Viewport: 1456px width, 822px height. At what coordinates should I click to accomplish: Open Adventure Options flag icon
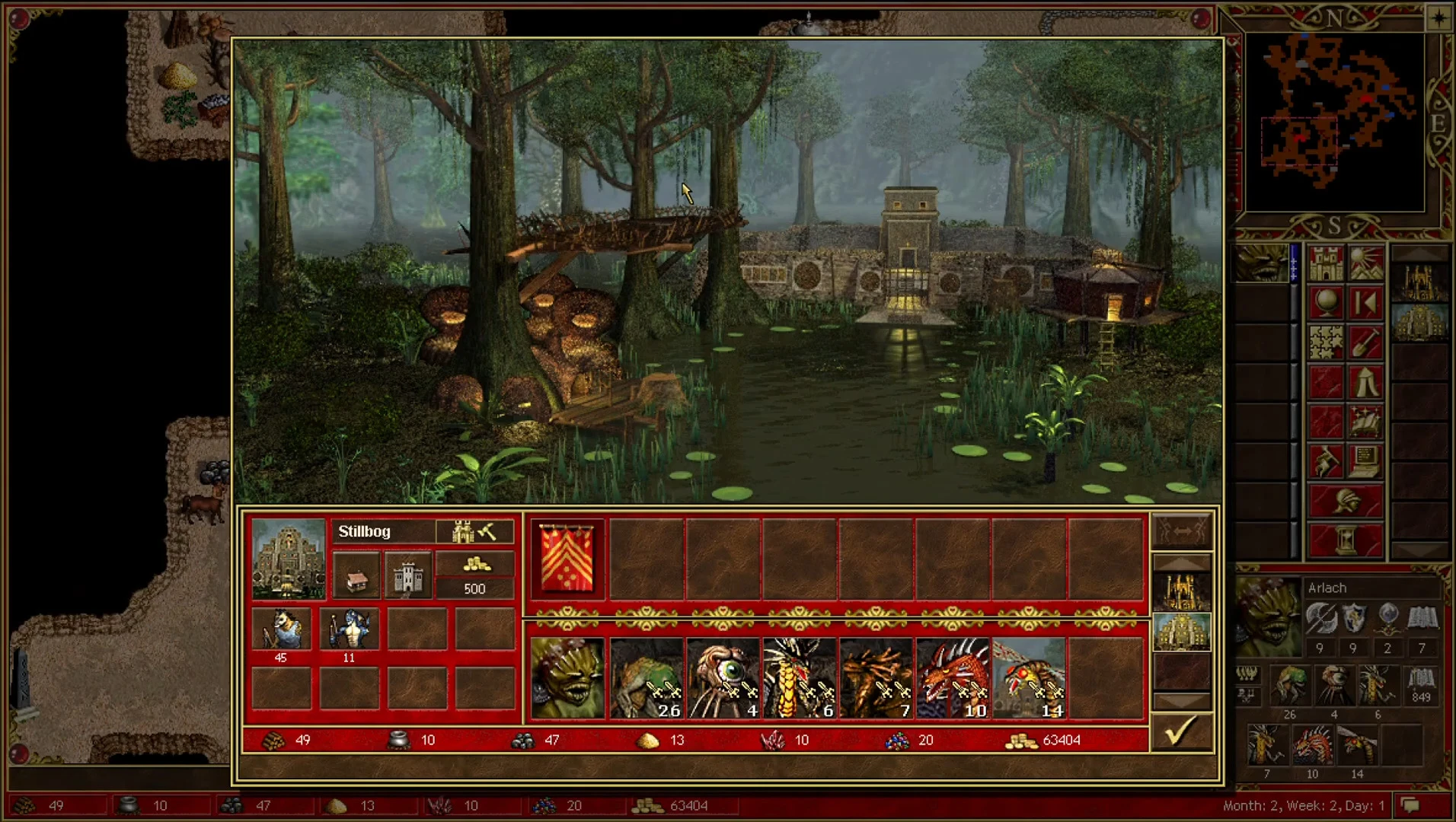(1327, 459)
